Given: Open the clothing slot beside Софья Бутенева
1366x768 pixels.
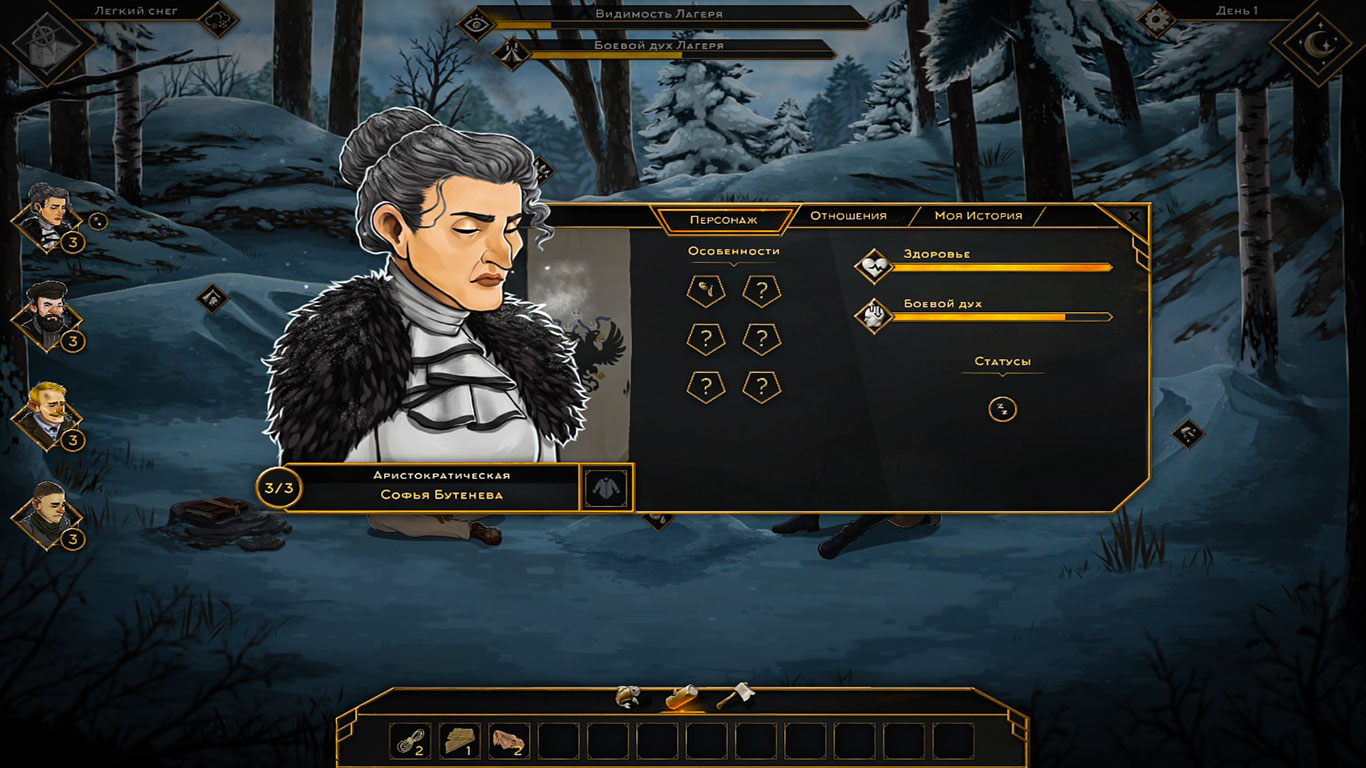Looking at the screenshot, I should 606,488.
